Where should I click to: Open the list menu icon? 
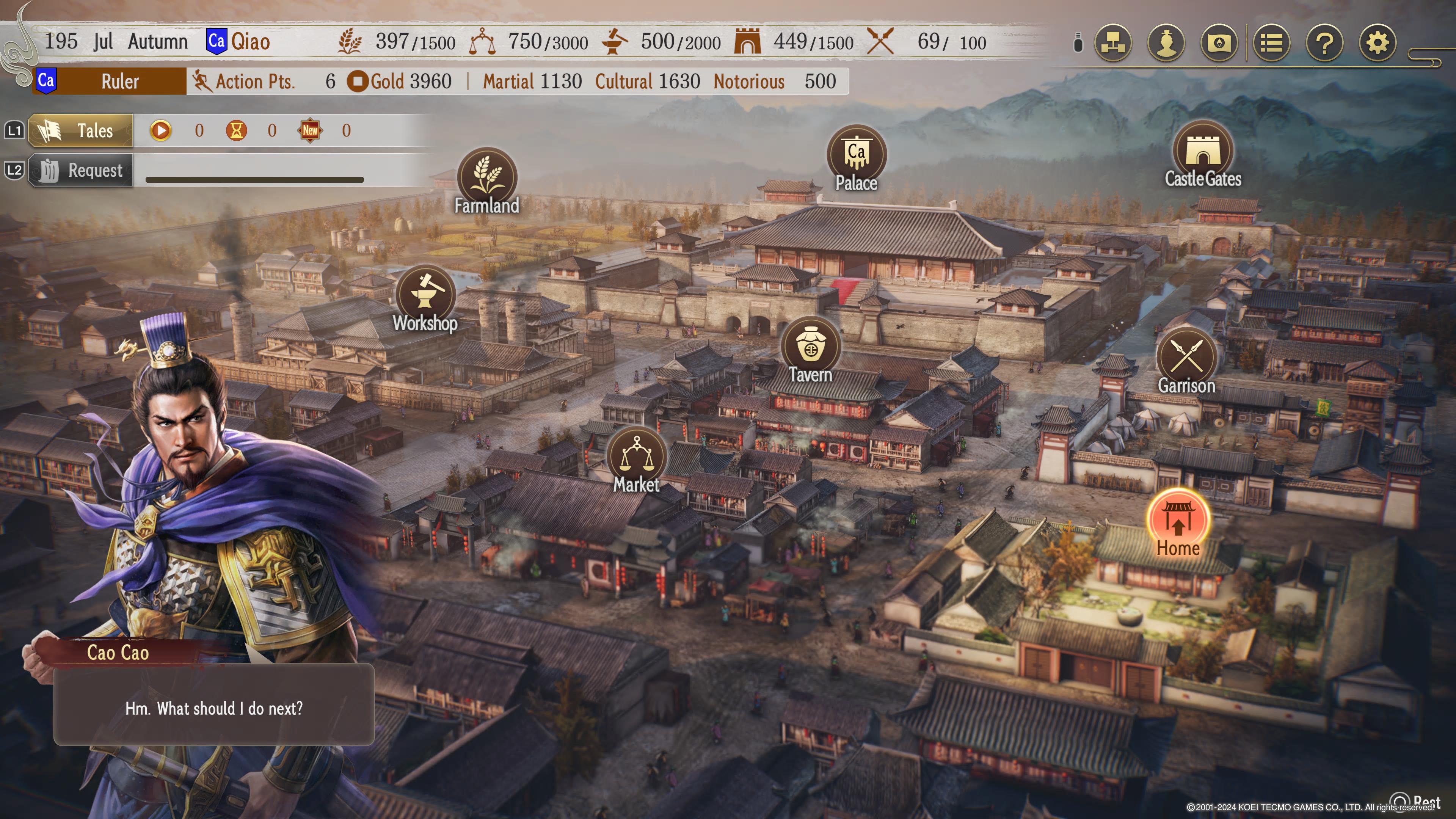[1271, 42]
